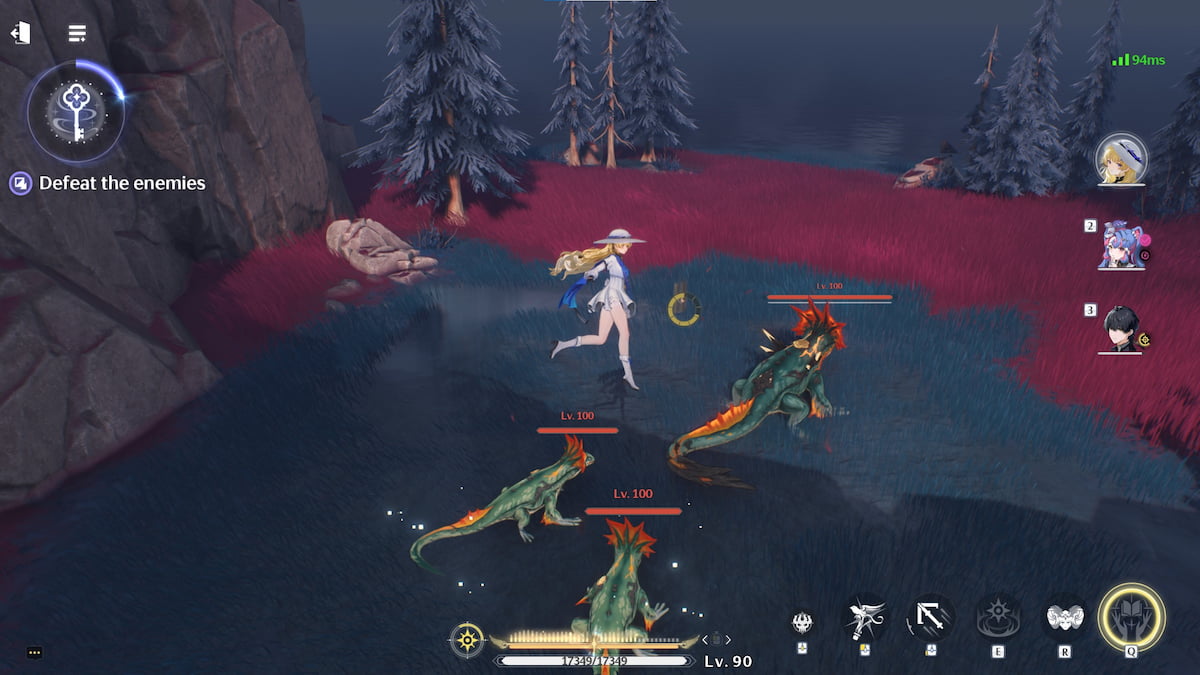Activate the diagonal sword attack icon
Viewport: 1200px width, 675px height.
[x=931, y=618]
